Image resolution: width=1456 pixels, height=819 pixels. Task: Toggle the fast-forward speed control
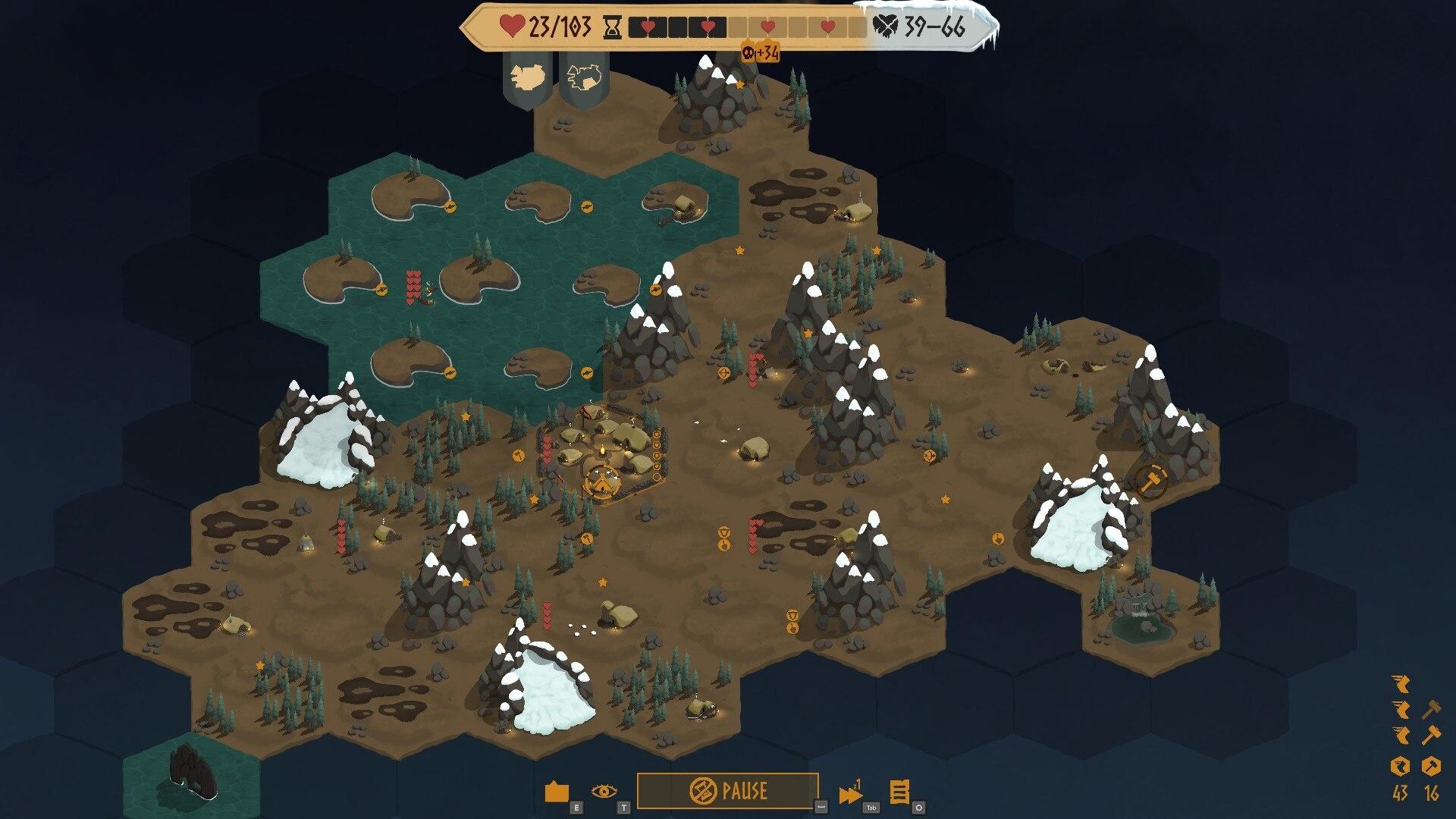851,794
